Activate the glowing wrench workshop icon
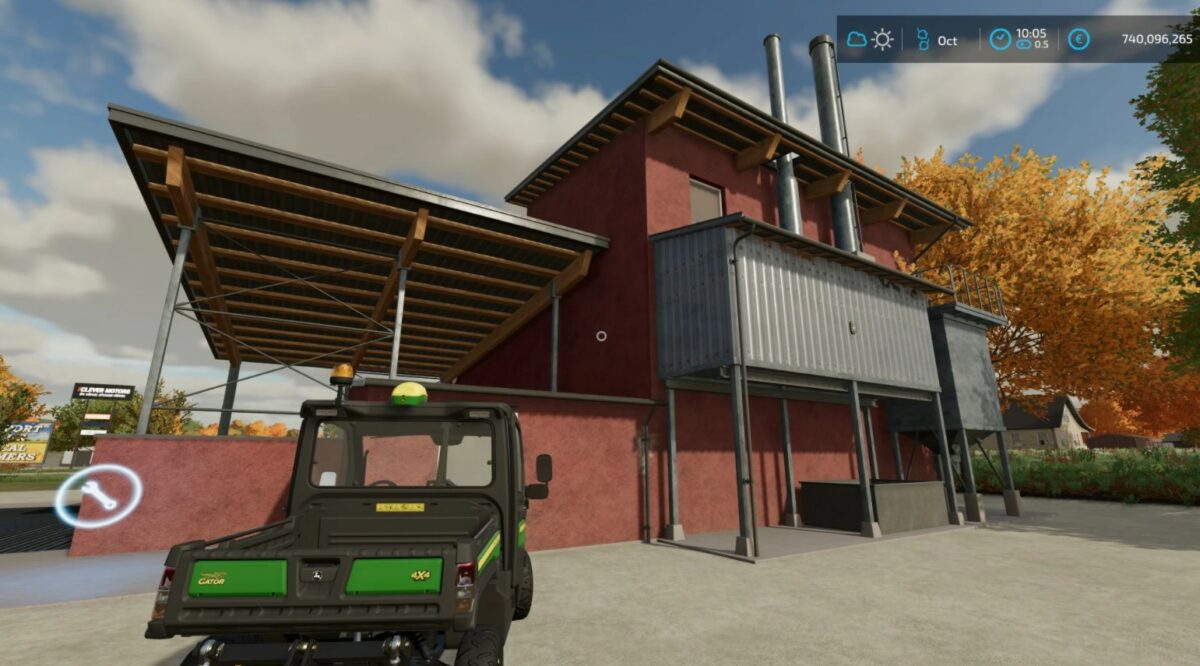The image size is (1200, 666). (99, 495)
